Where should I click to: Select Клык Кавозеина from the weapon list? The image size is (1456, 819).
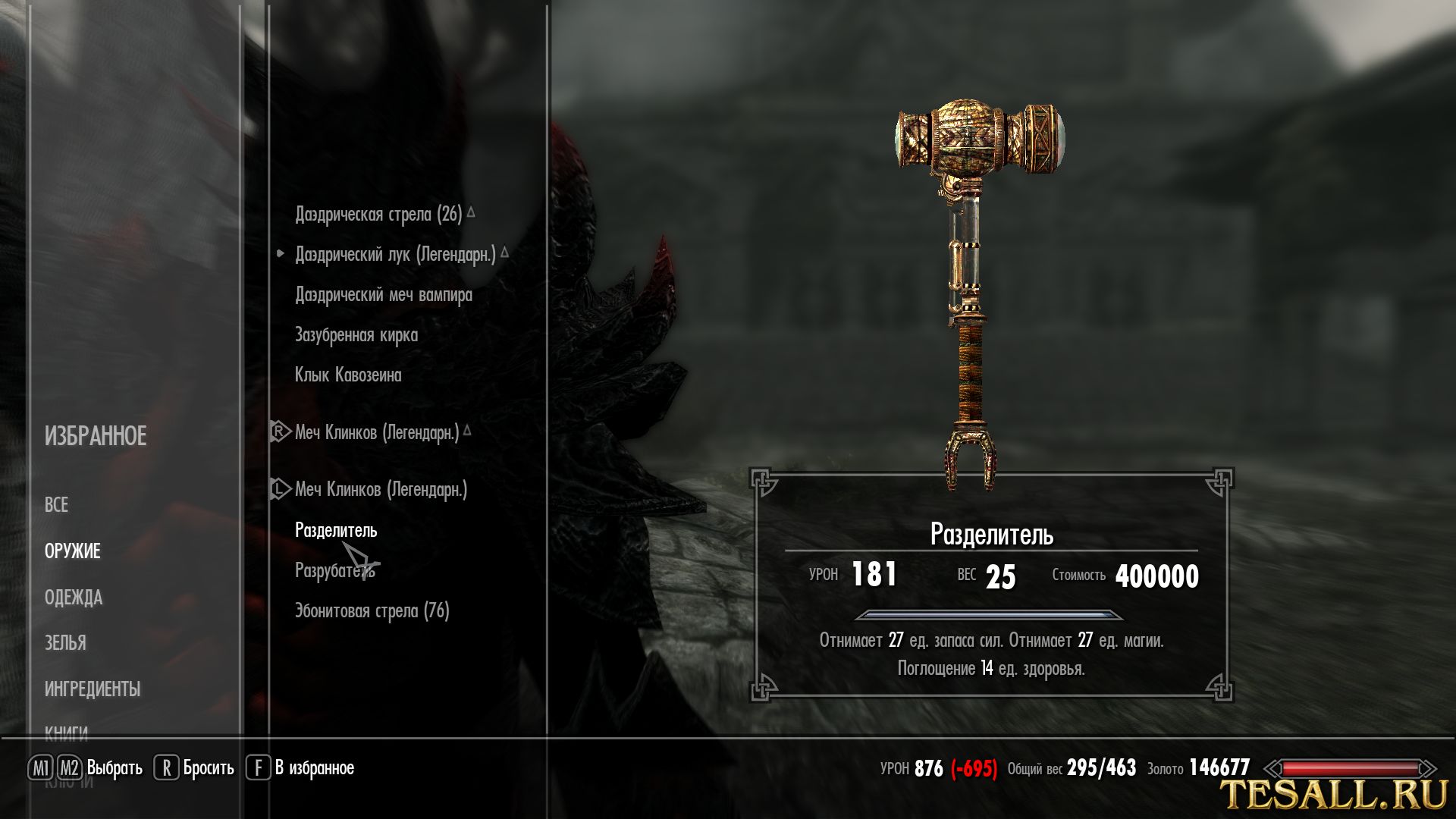tap(348, 375)
